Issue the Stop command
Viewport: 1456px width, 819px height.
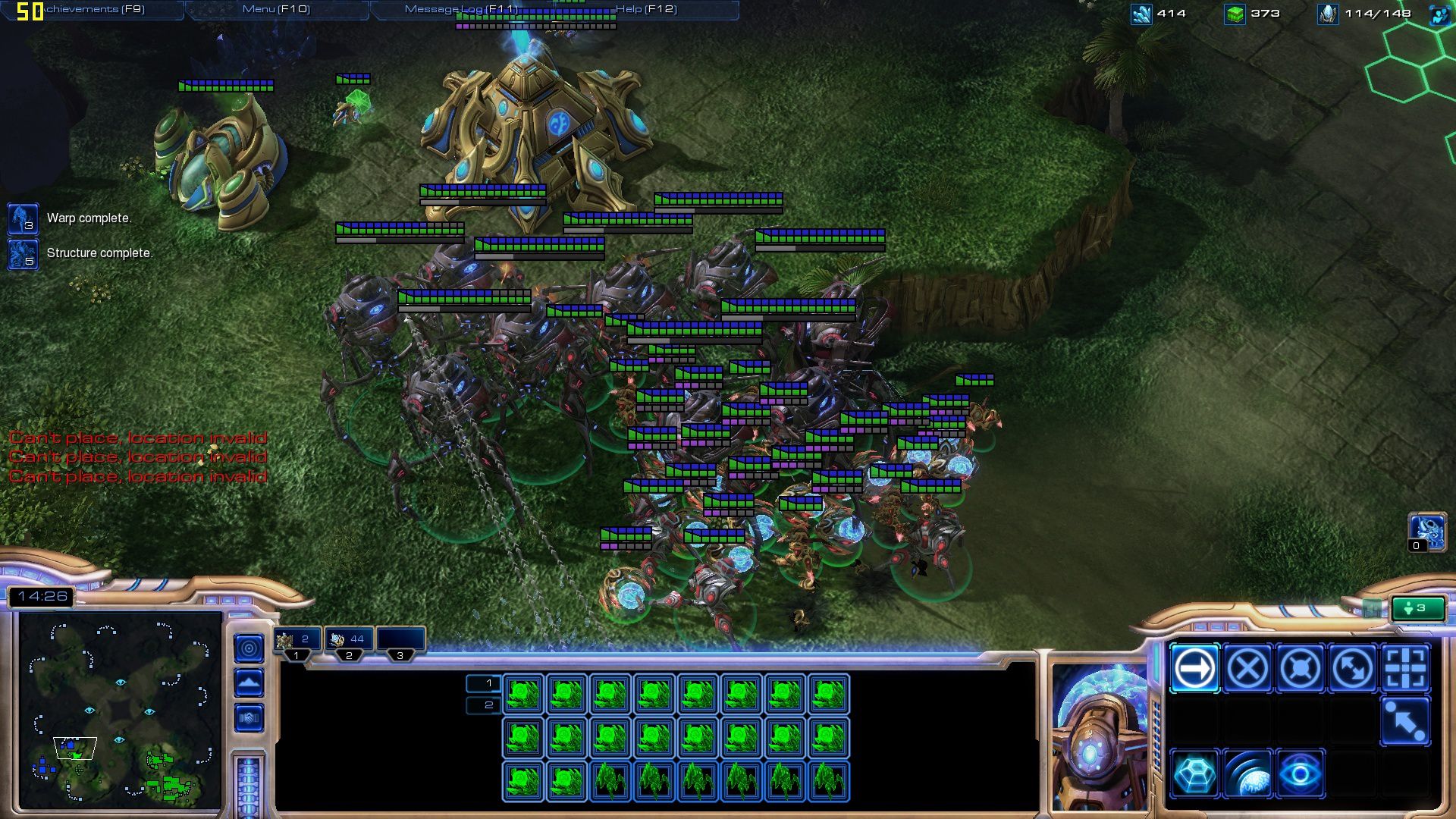(1247, 669)
